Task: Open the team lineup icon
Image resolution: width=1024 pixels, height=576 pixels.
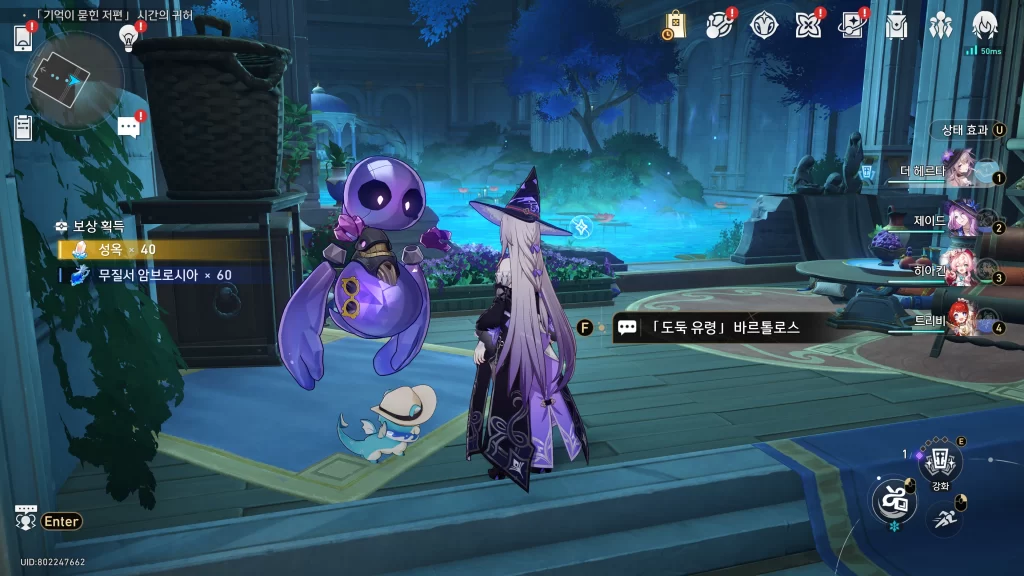Action: (941, 25)
